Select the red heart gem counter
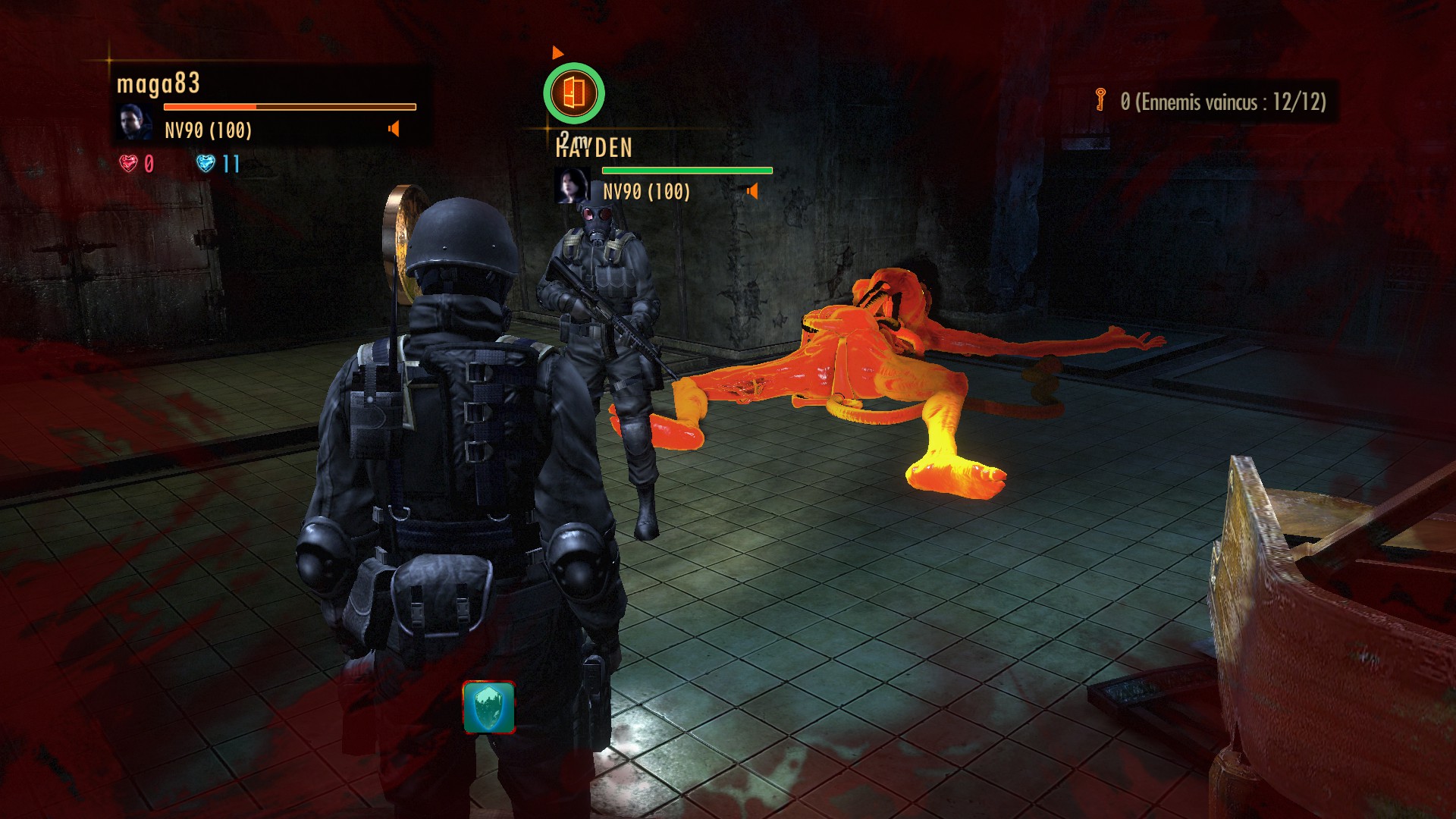 pyautogui.click(x=136, y=164)
